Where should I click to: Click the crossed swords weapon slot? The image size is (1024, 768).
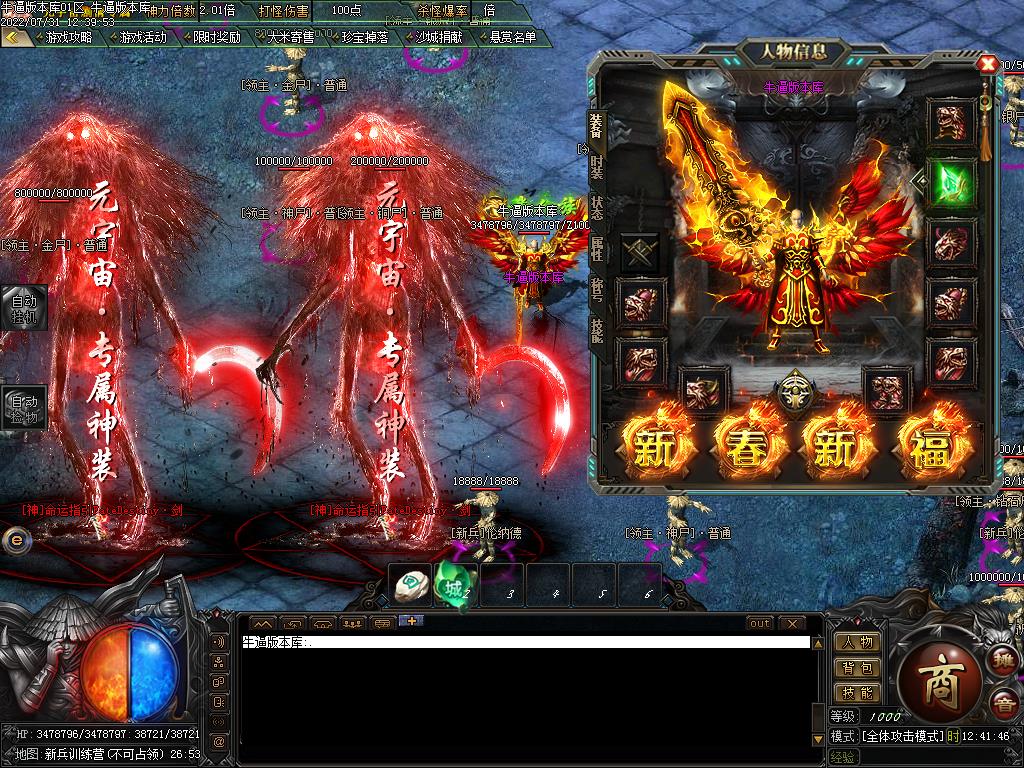640,251
